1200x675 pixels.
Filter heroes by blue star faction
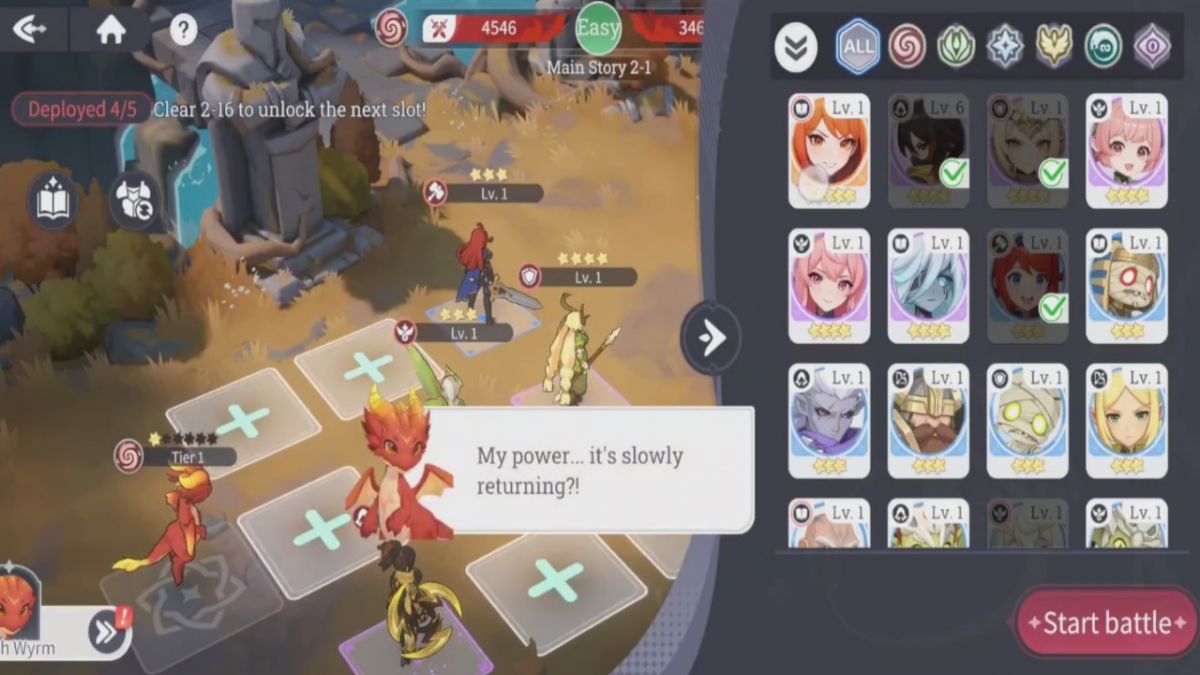(x=1005, y=46)
